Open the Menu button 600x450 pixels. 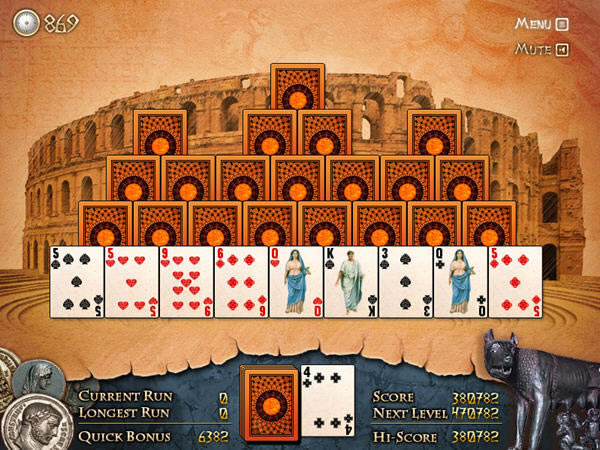tap(541, 24)
